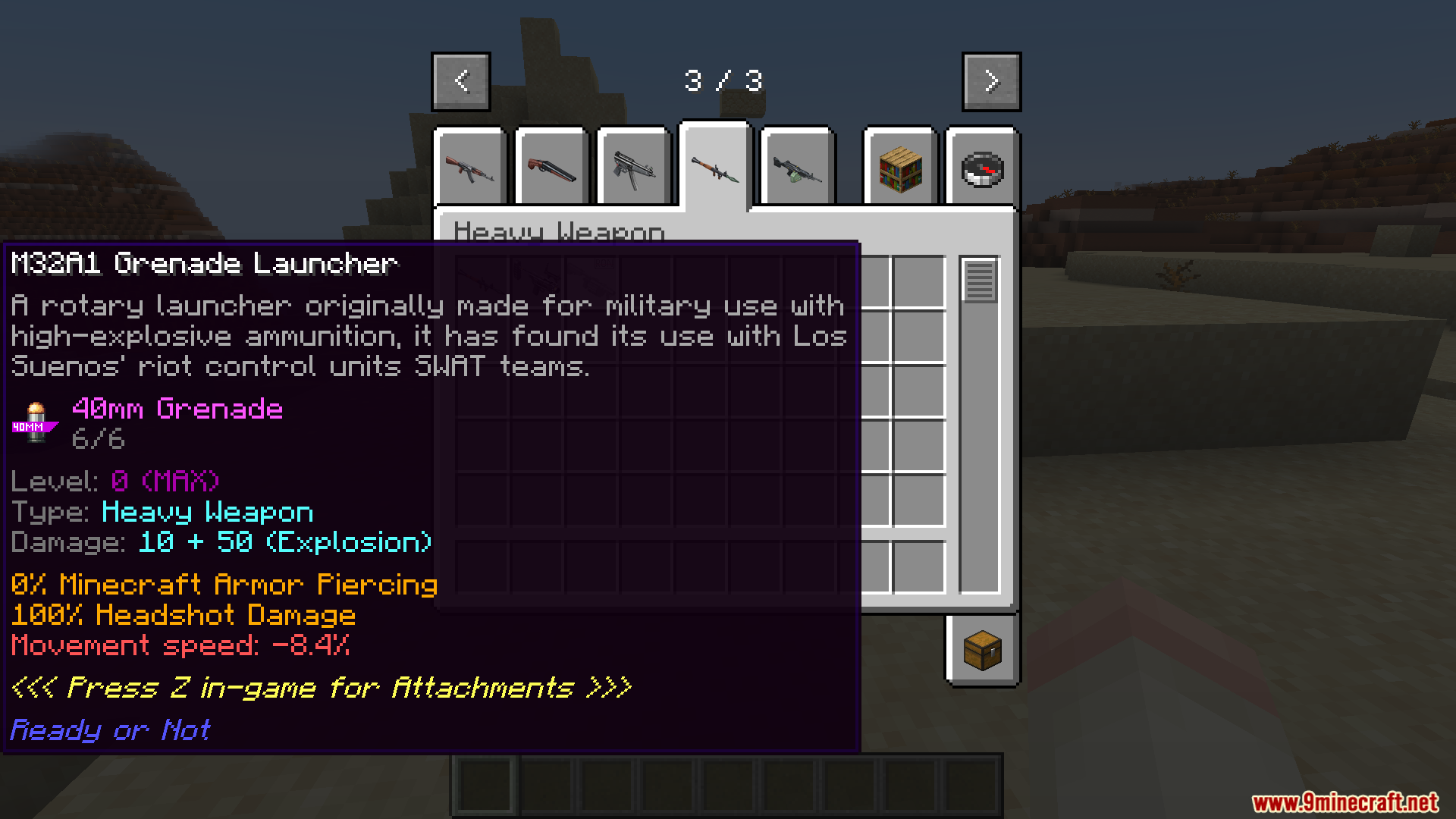The height and width of the screenshot is (819, 1456).
Task: Select the AK-47 rifle category tab icon
Action: 470,168
